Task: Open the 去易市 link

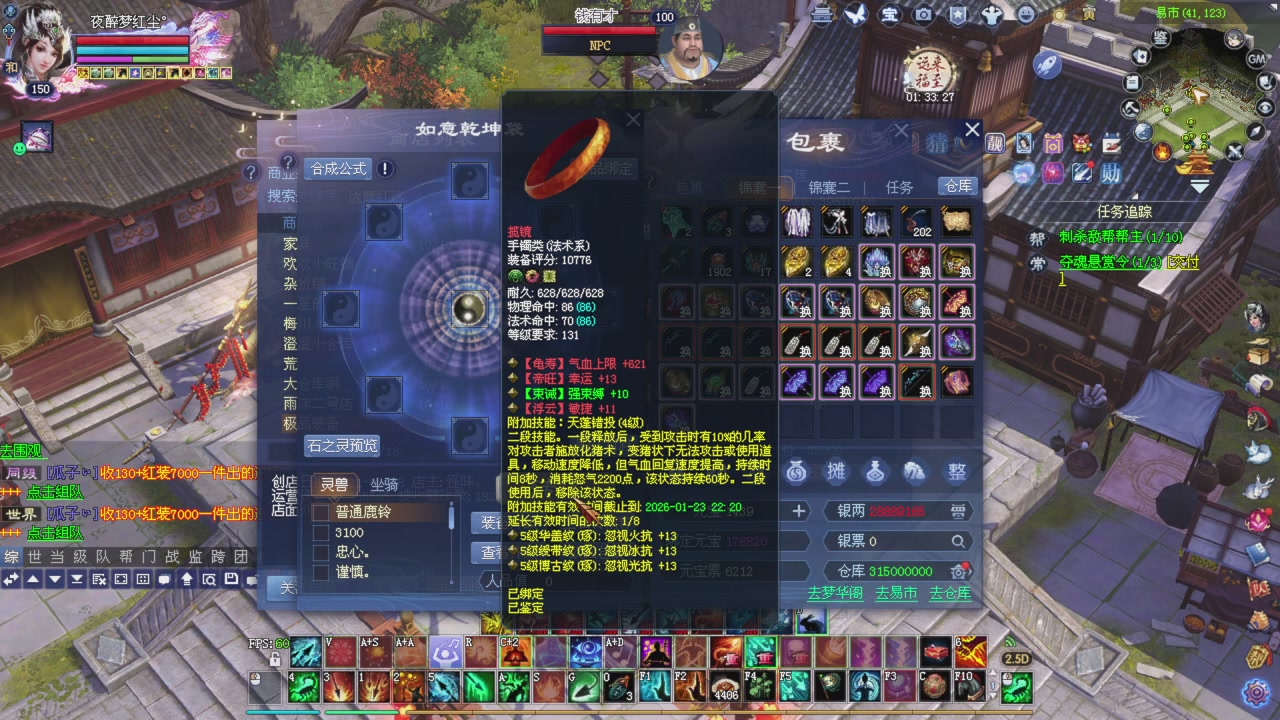Action: 897,594
